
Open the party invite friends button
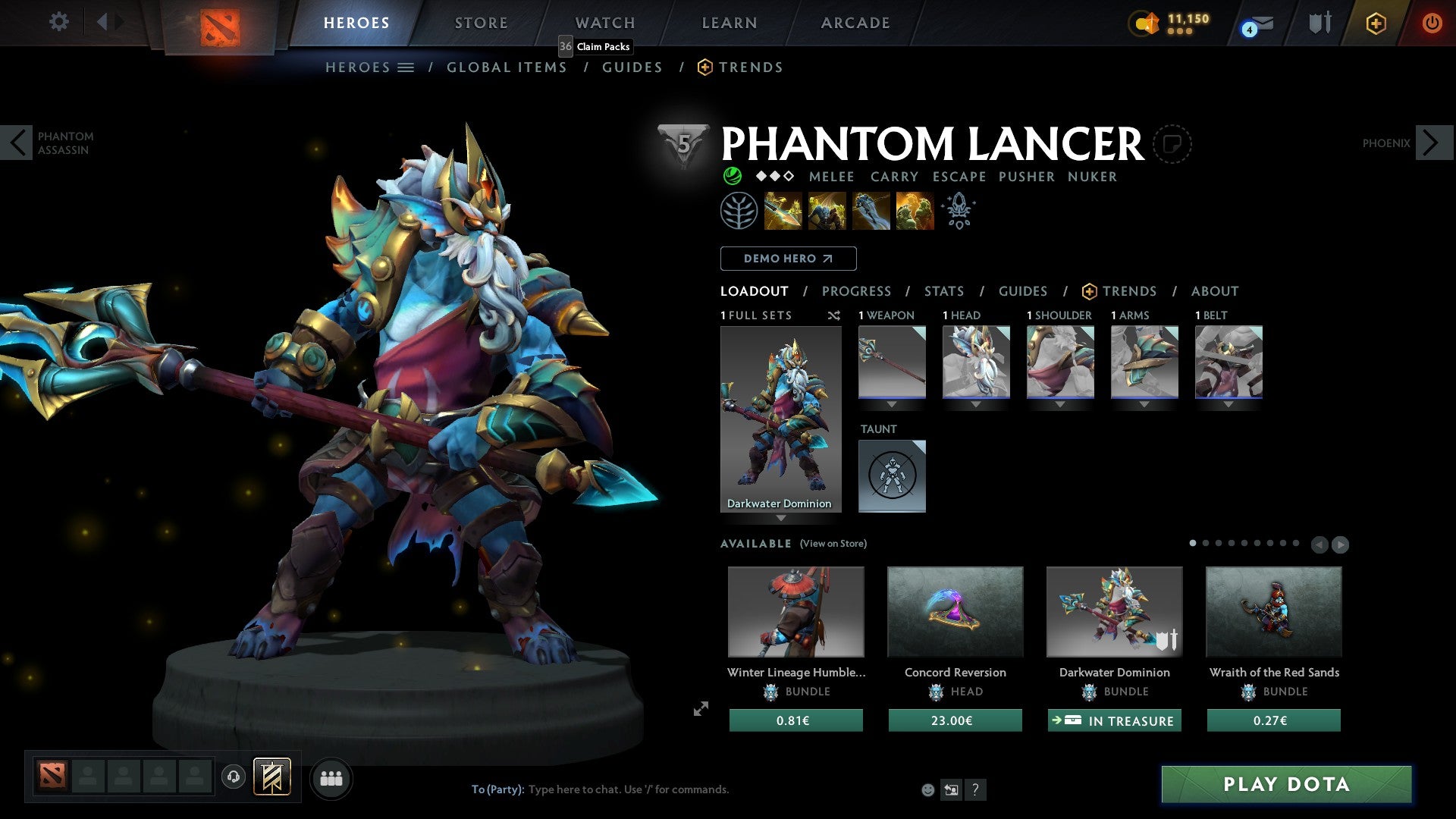coord(331,778)
